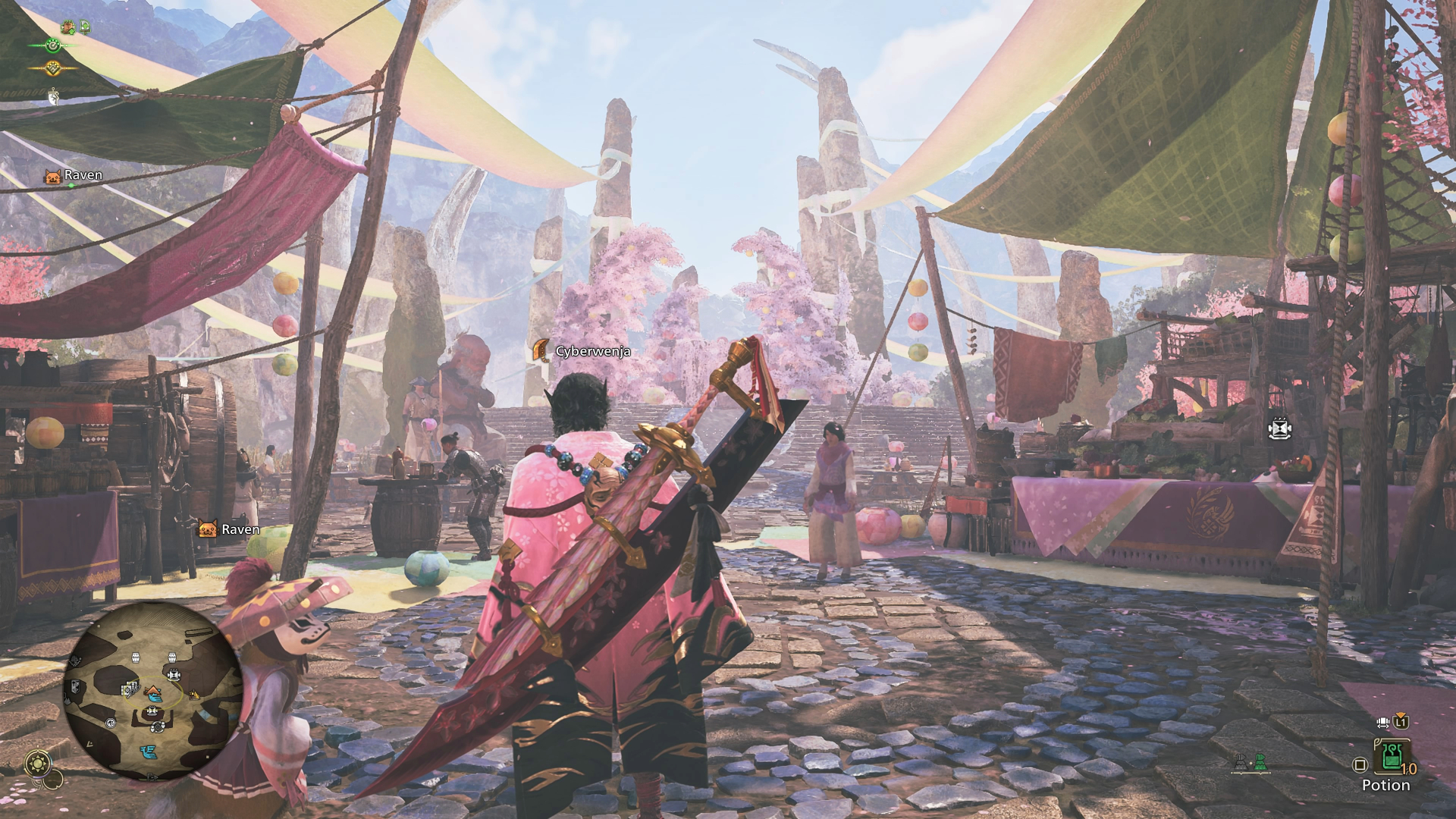
Task: Open the circular minimap
Action: click(151, 690)
